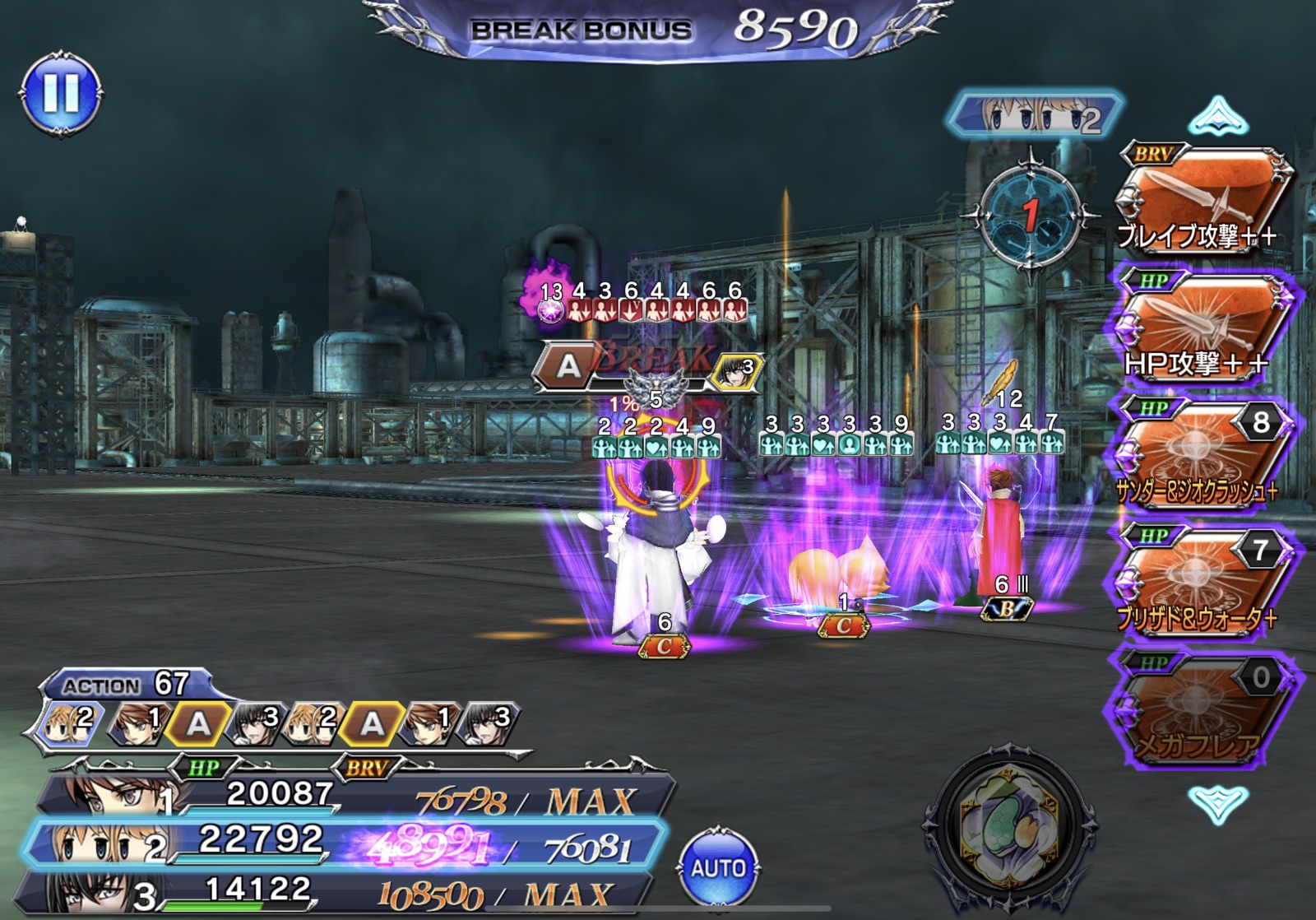1316x920 pixels.
Task: Open the target selection compass dial
Action: click(x=1030, y=216)
